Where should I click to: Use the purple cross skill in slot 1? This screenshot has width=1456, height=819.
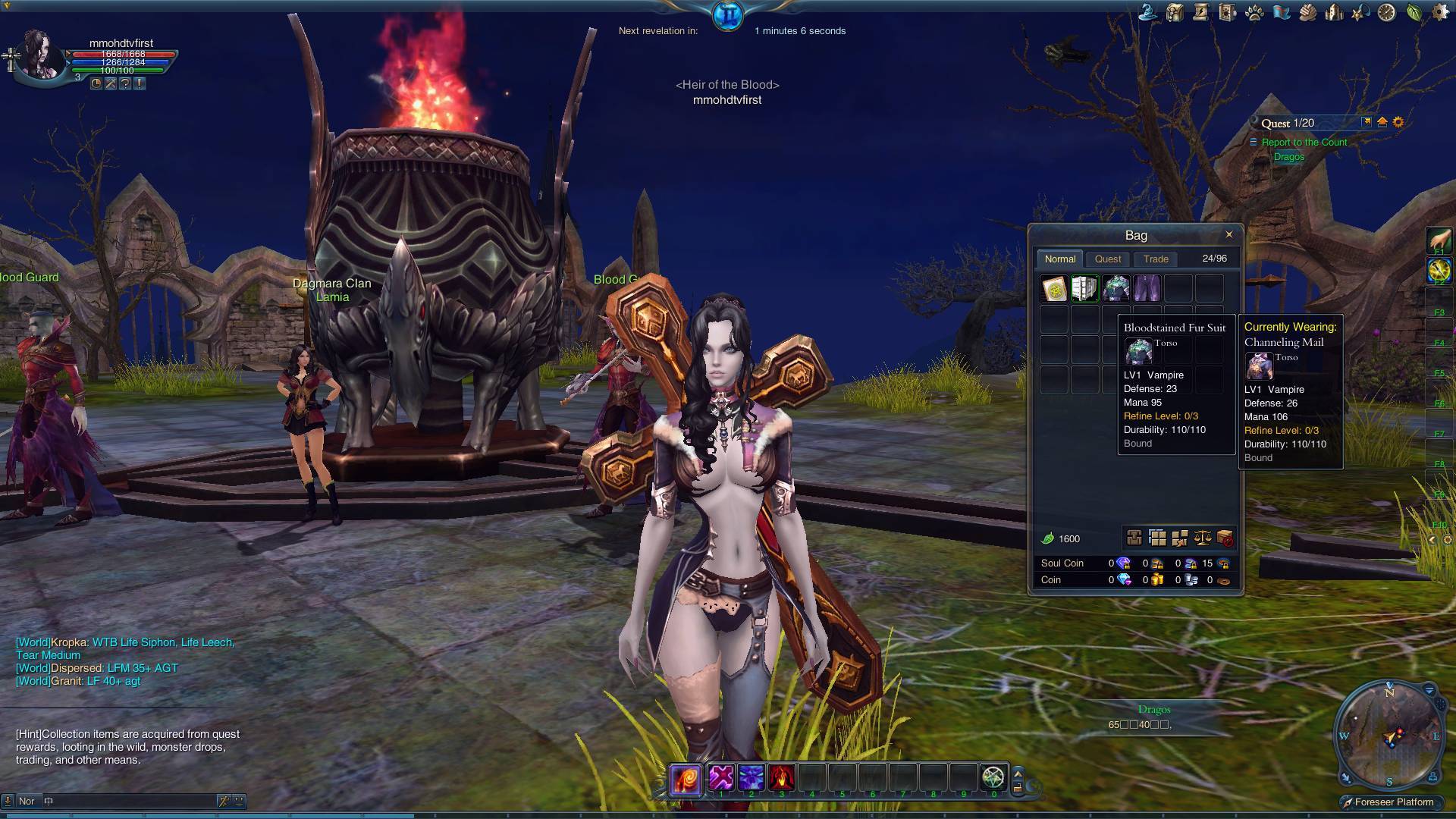(721, 777)
